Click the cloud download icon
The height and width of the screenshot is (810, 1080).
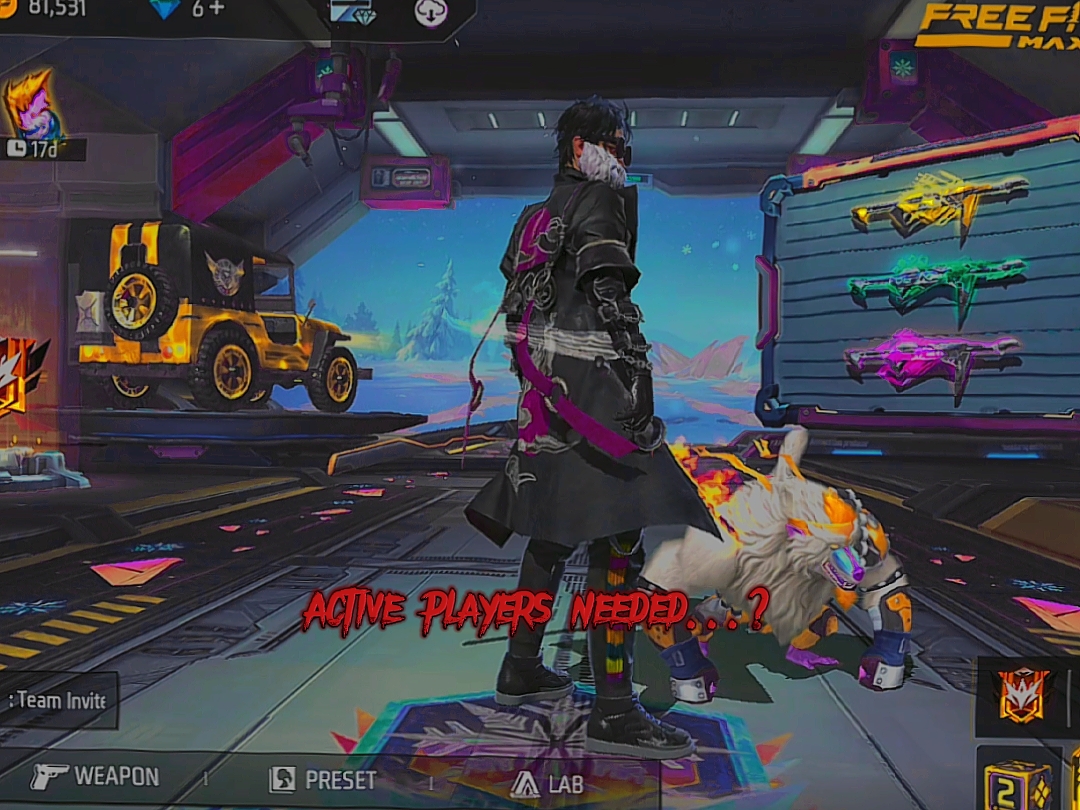432,14
